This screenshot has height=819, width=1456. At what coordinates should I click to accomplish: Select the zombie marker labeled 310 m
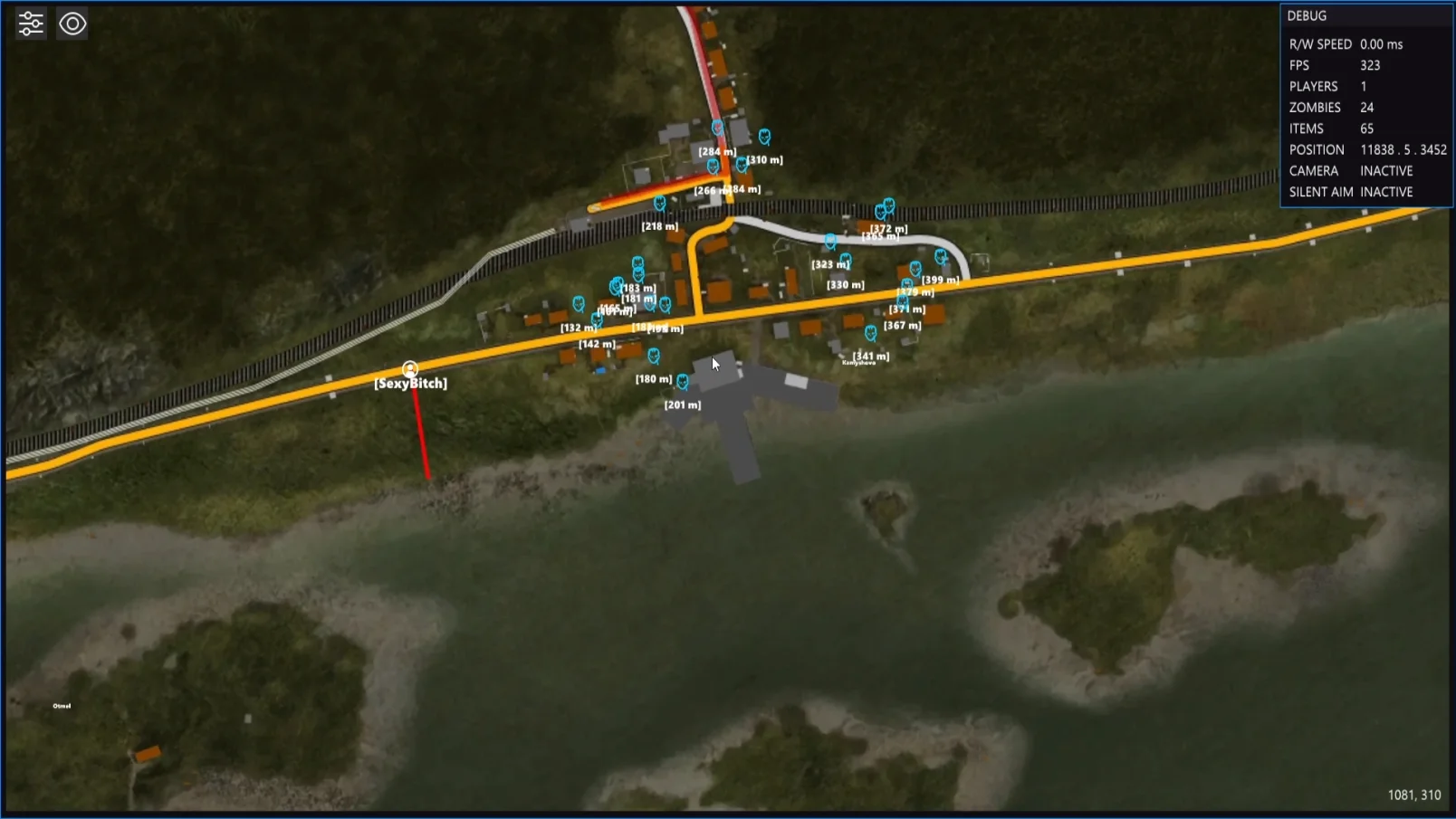point(764,137)
